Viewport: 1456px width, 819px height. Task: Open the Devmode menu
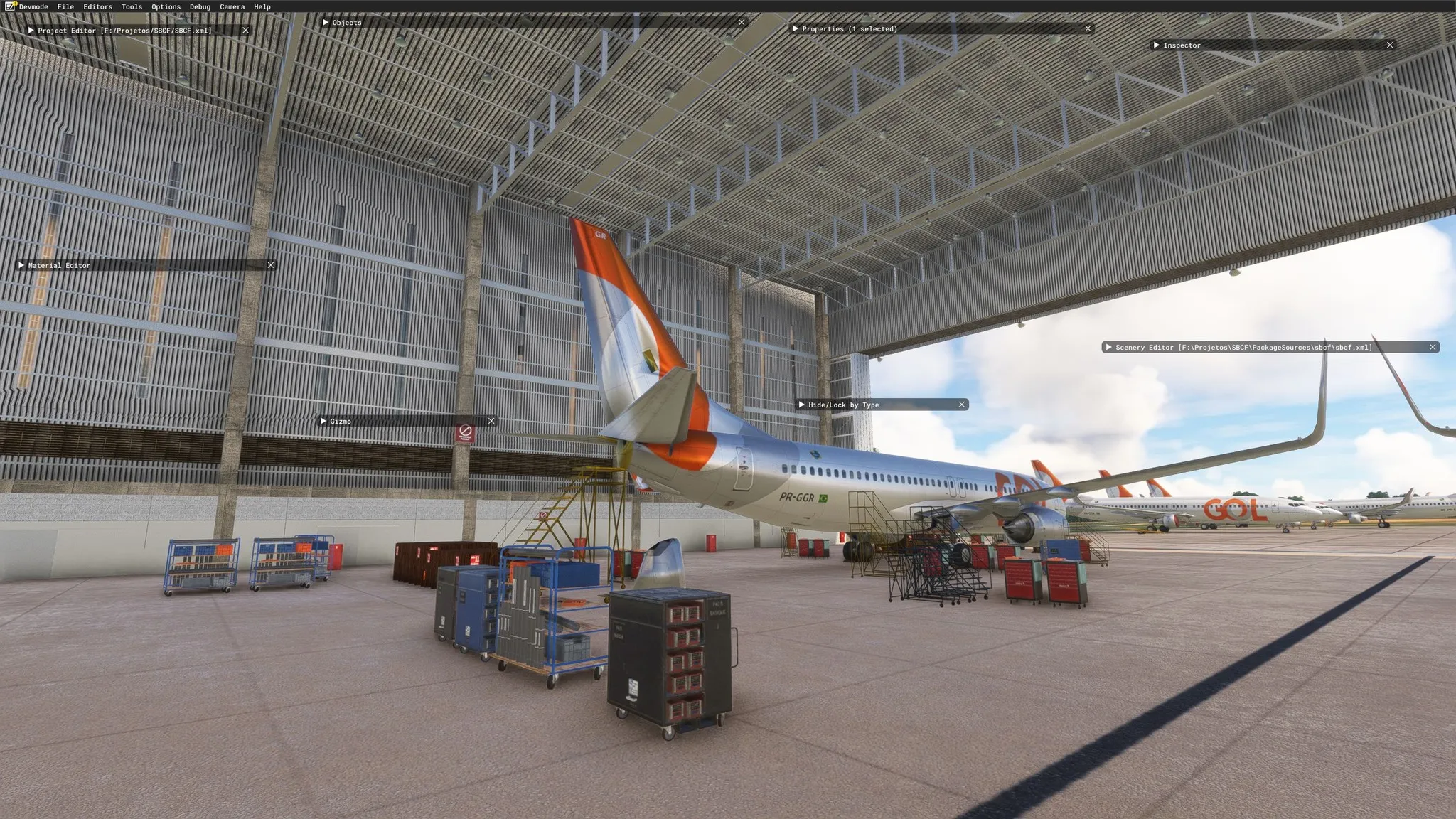tap(33, 6)
